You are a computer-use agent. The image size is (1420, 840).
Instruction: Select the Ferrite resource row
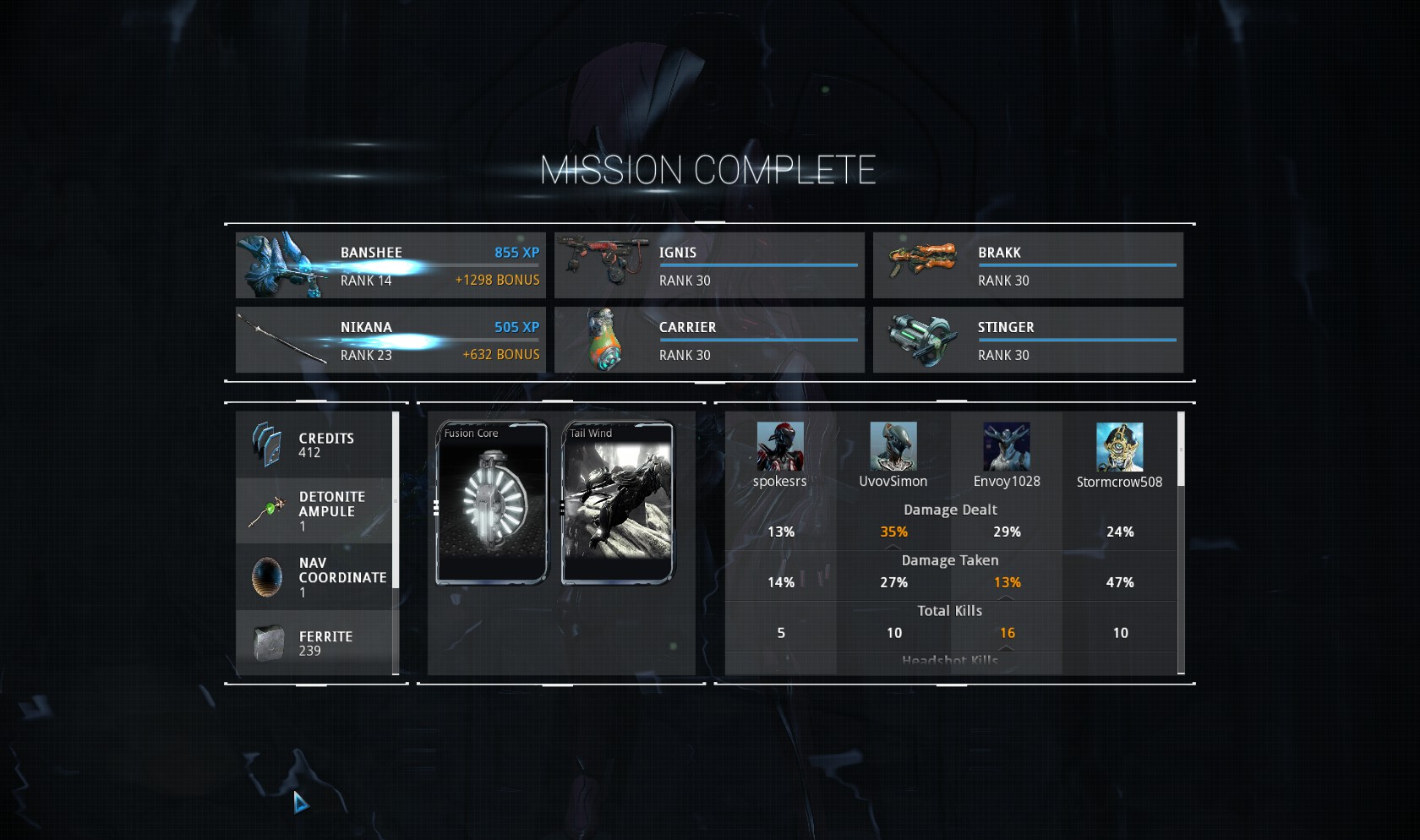(314, 642)
